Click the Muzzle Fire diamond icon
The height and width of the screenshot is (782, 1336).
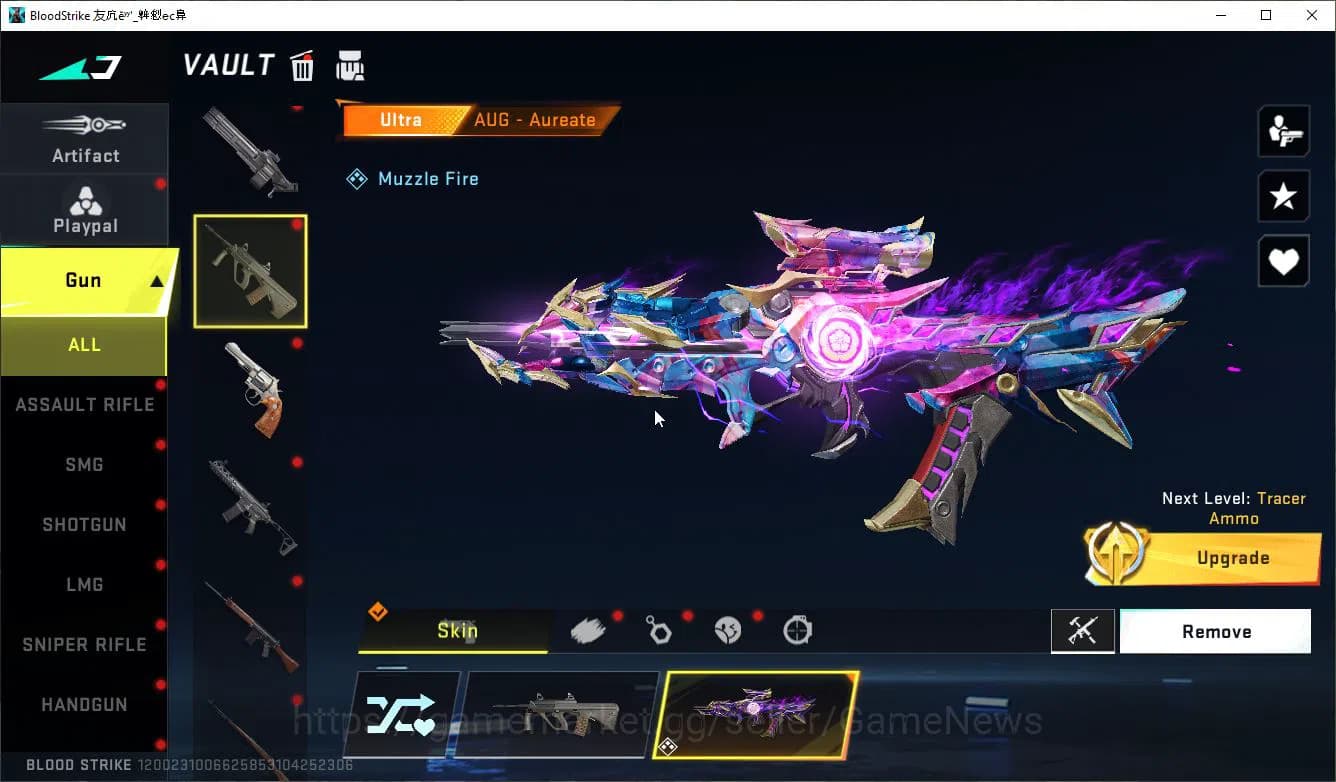pyautogui.click(x=357, y=178)
